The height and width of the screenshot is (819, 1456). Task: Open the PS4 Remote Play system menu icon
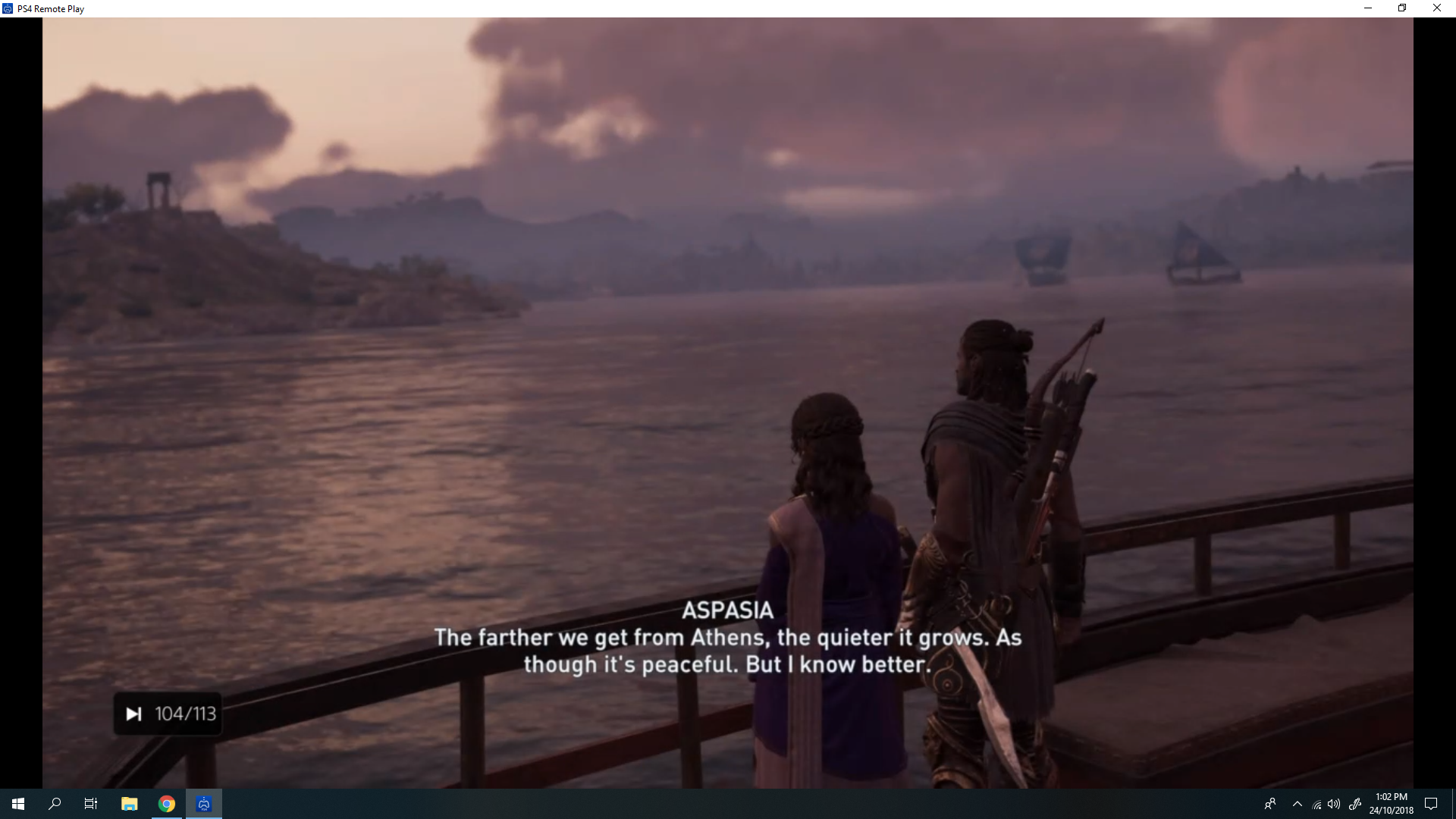pos(8,8)
